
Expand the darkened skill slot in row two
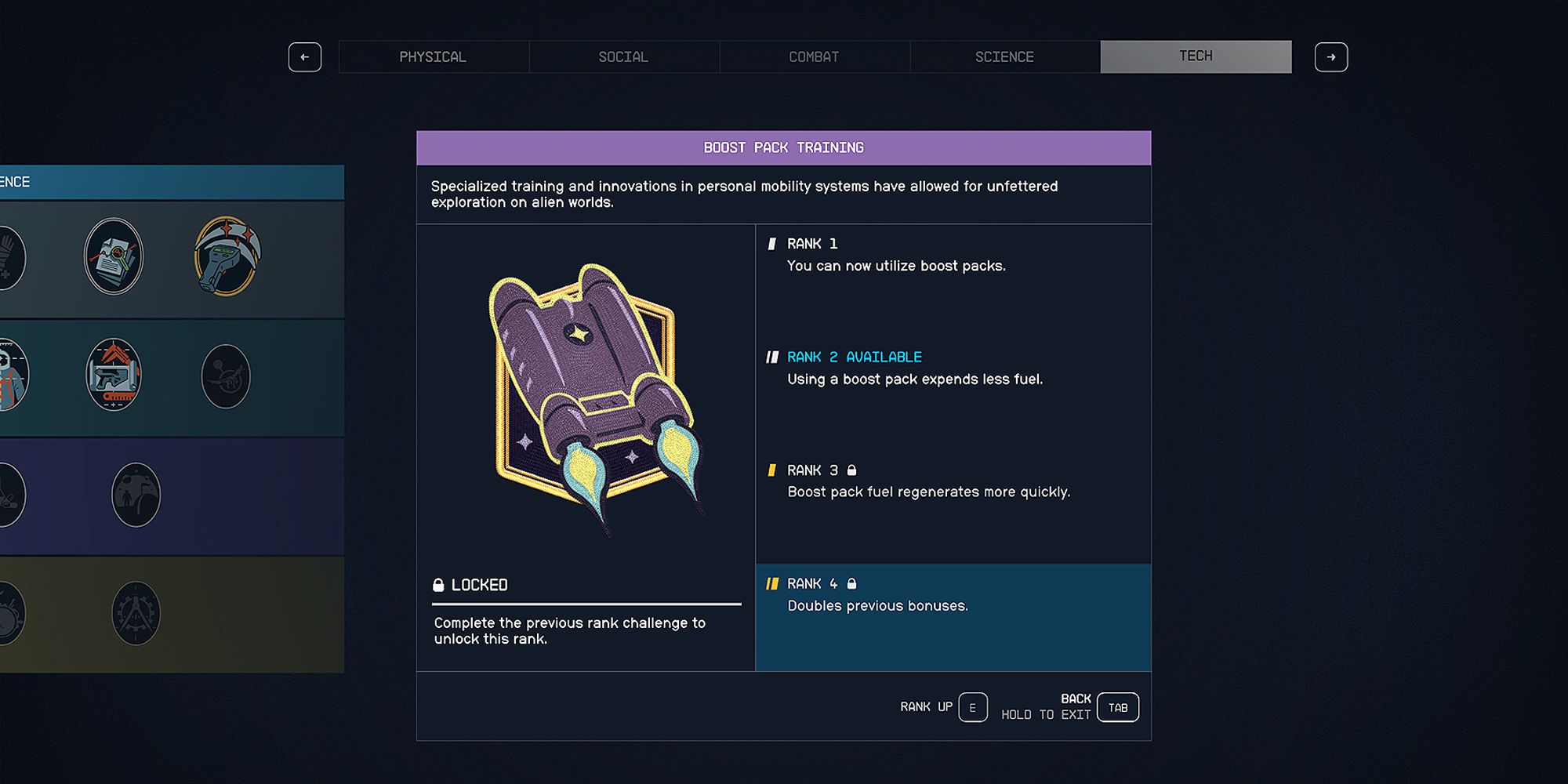pyautogui.click(x=227, y=376)
